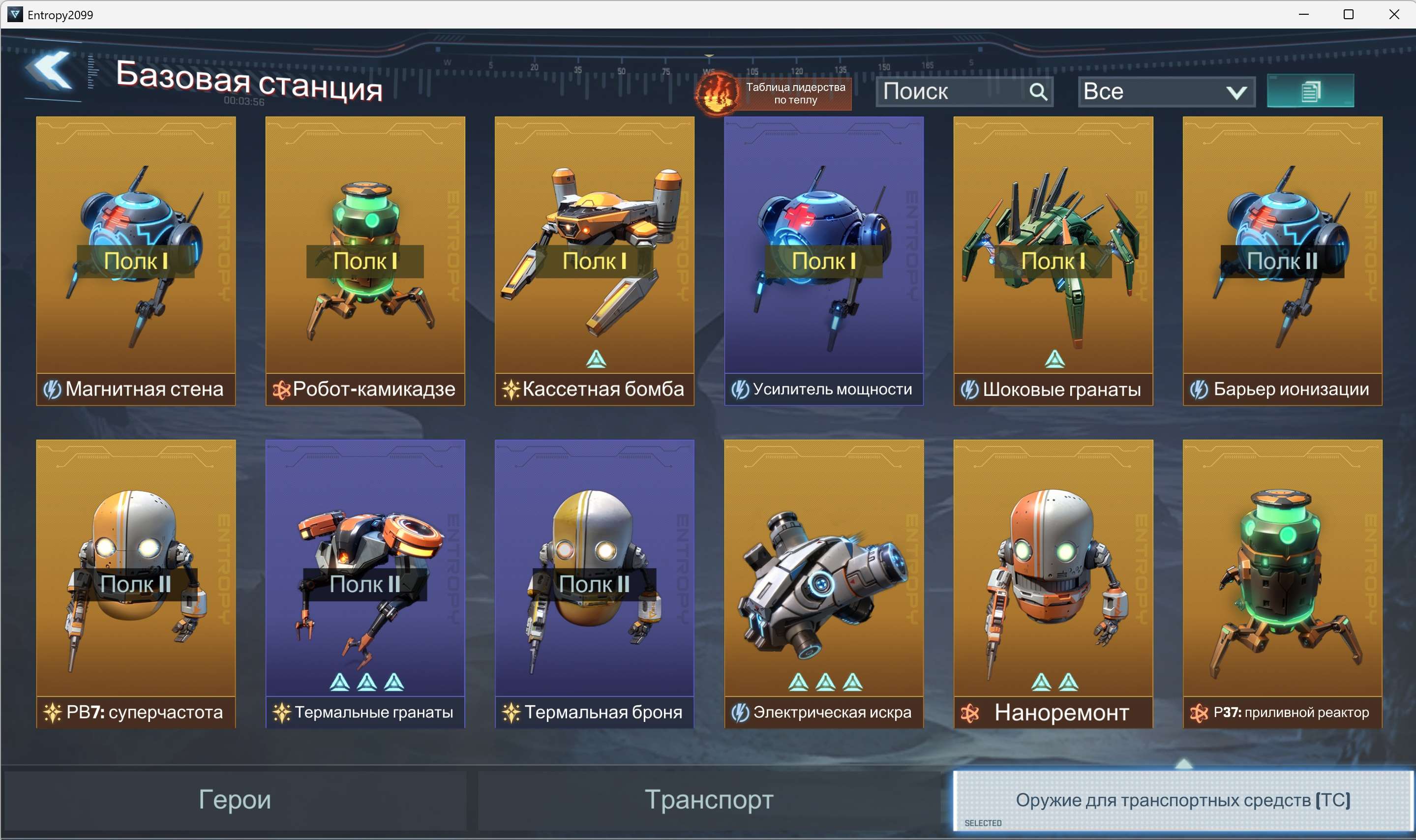1416x840 pixels.
Task: Click the magnifier icon in the search bar
Action: click(x=1039, y=91)
